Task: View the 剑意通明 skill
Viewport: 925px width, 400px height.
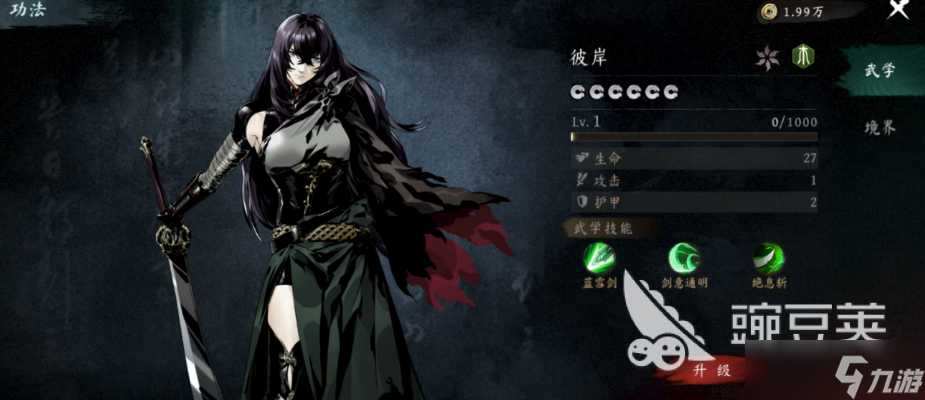Action: [684, 258]
